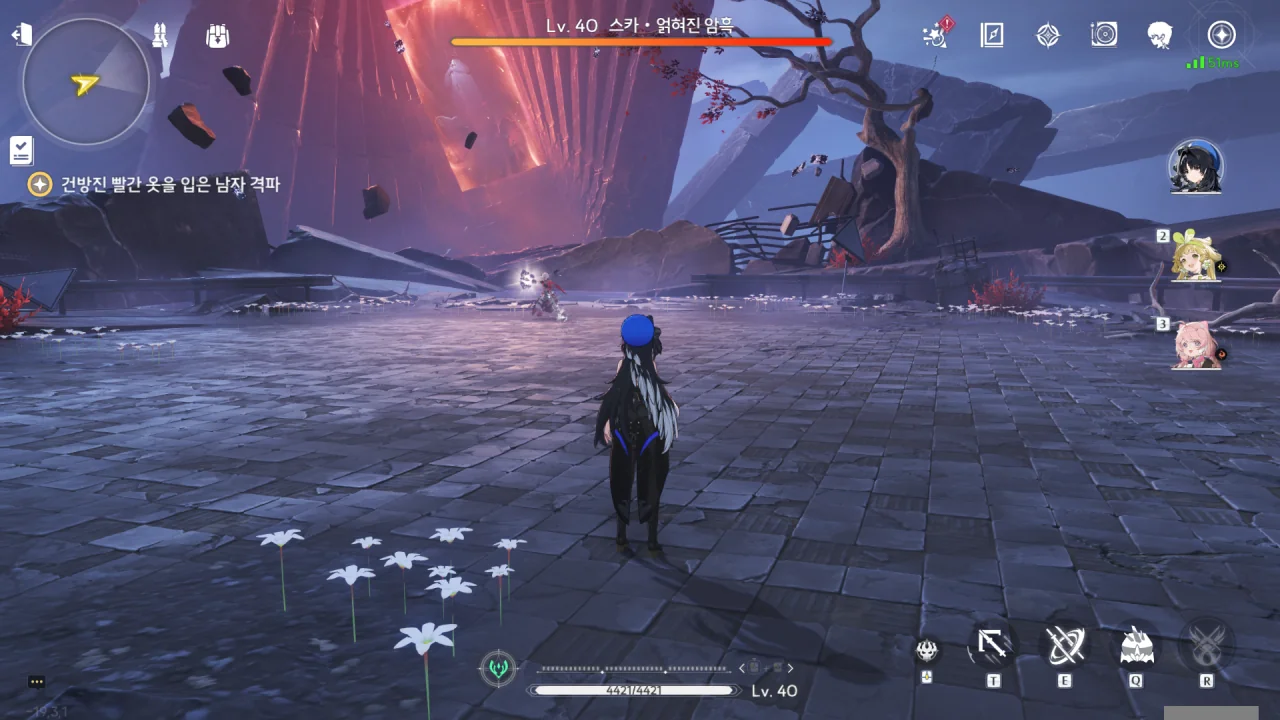
Task: Open the guidebook with compass icon
Action: point(991,36)
